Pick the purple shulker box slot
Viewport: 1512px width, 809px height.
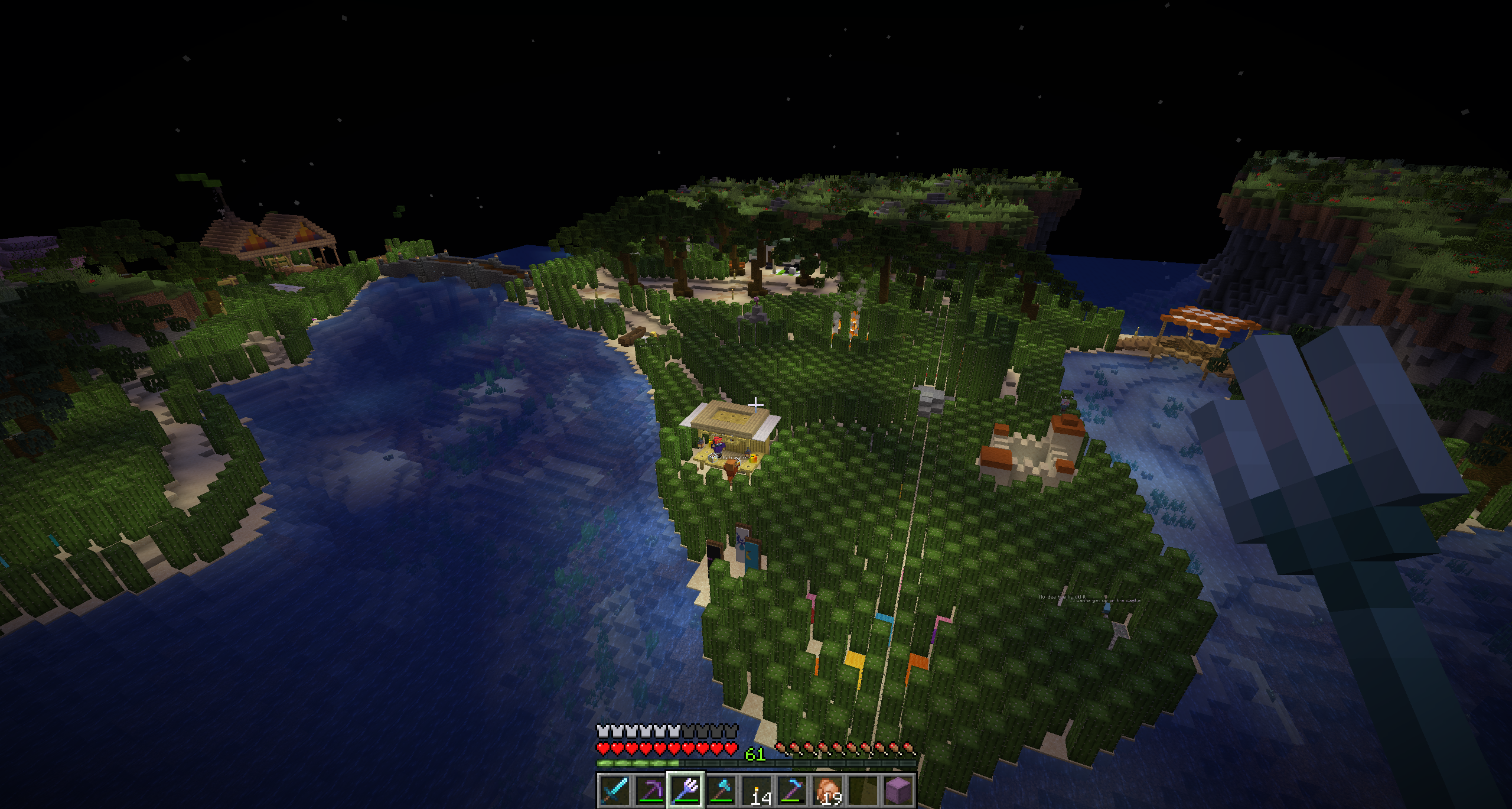[898, 790]
